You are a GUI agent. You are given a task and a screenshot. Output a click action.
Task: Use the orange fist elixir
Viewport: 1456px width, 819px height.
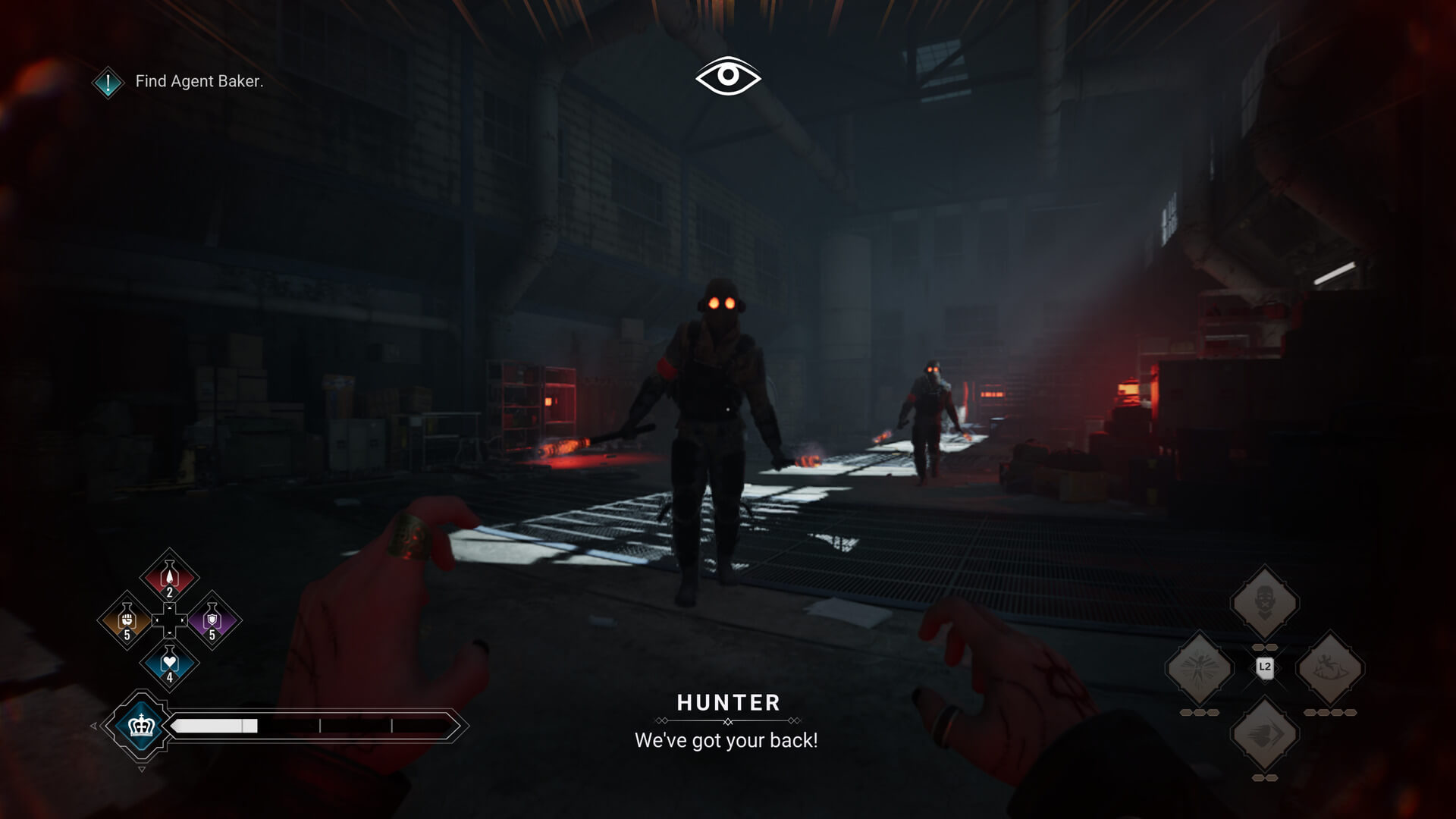127,620
